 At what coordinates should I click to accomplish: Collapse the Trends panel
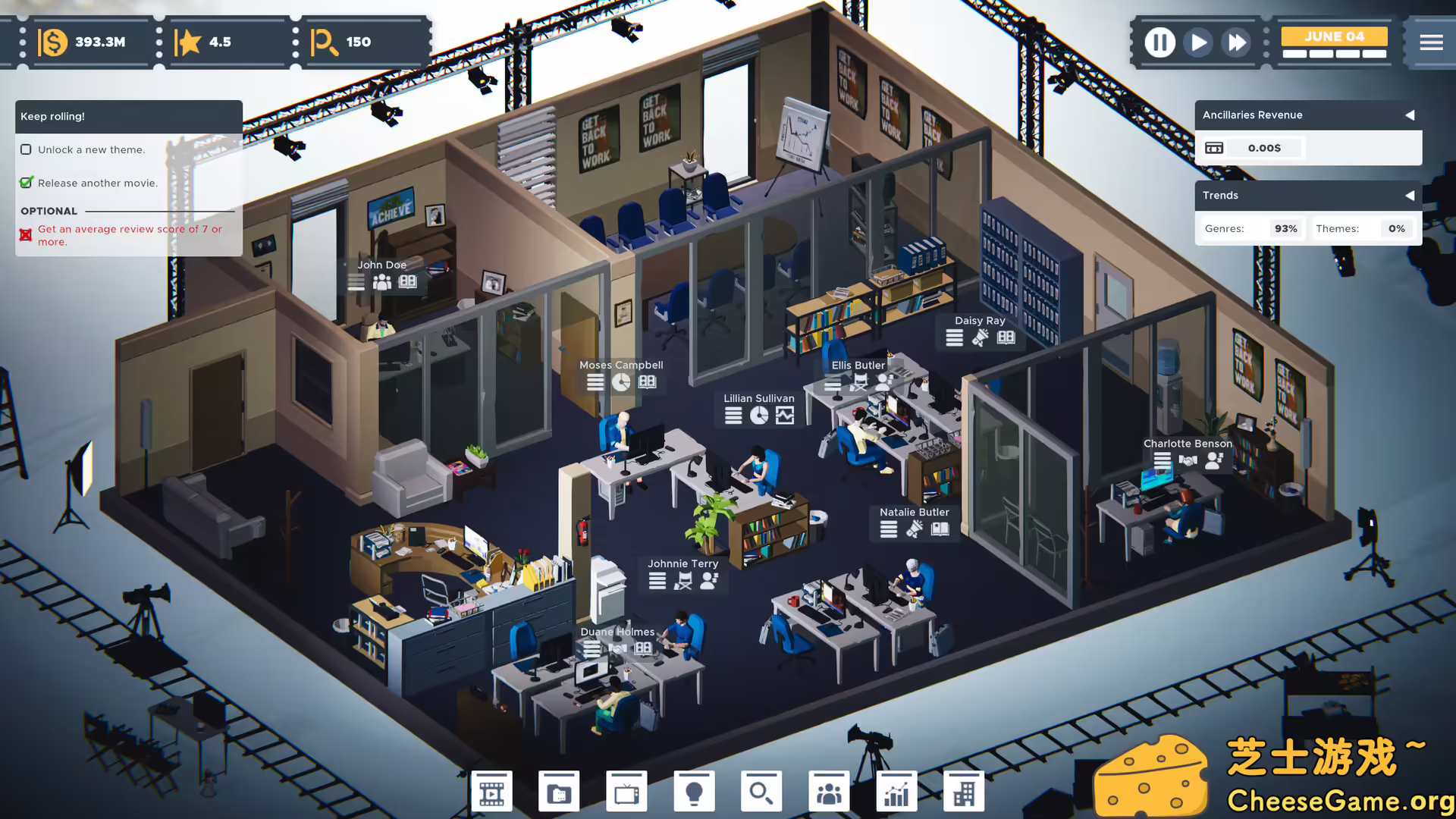pyautogui.click(x=1410, y=196)
